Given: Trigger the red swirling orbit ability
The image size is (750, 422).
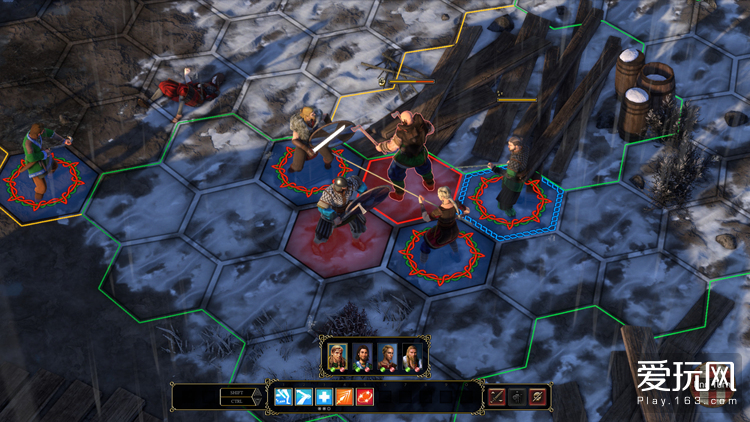Looking at the screenshot, I should coord(366,397).
